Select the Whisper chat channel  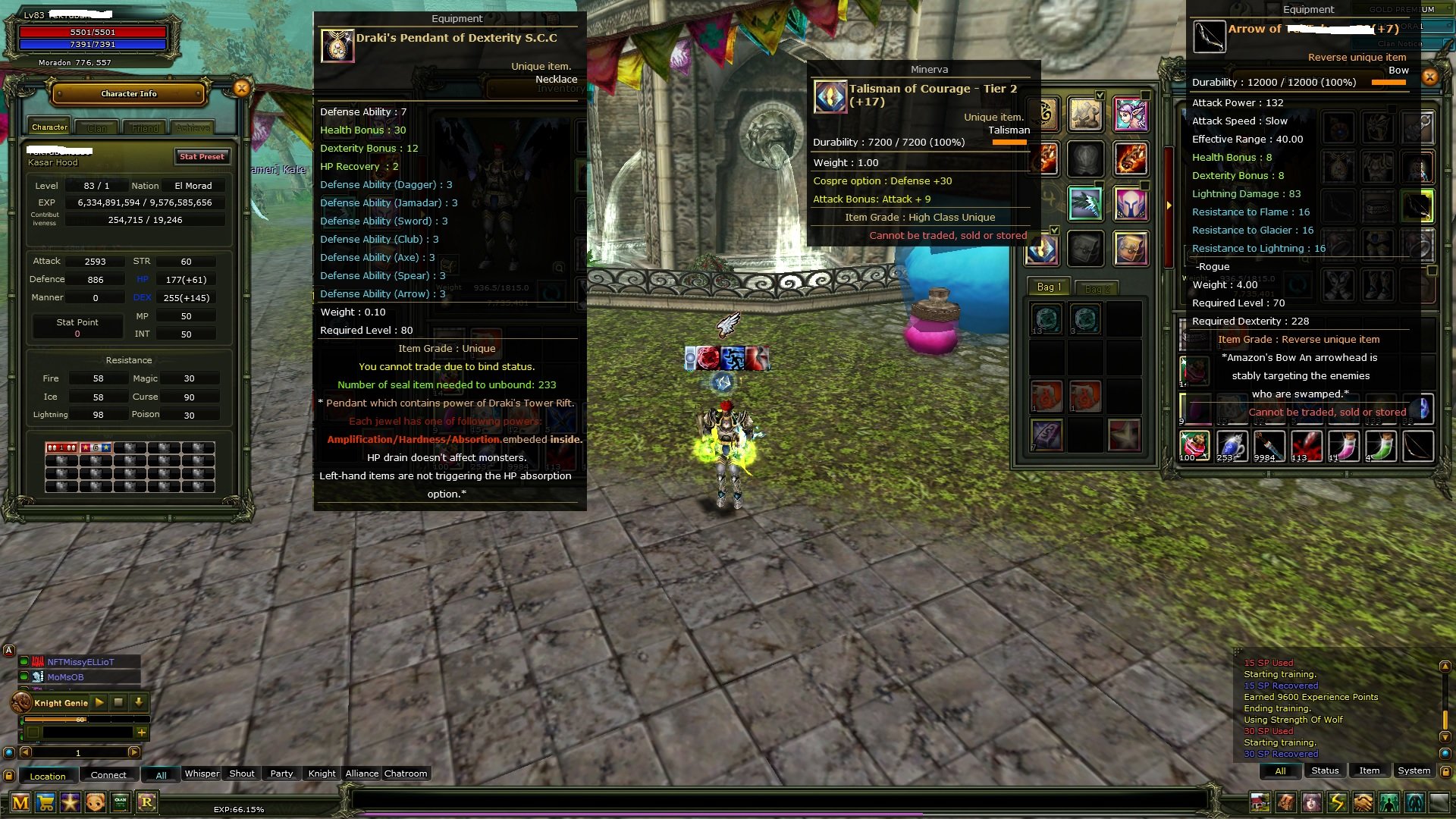pos(202,774)
